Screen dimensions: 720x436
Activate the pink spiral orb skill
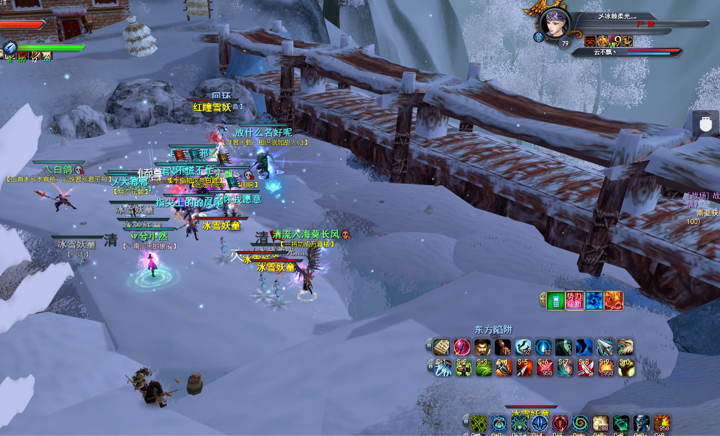462,348
